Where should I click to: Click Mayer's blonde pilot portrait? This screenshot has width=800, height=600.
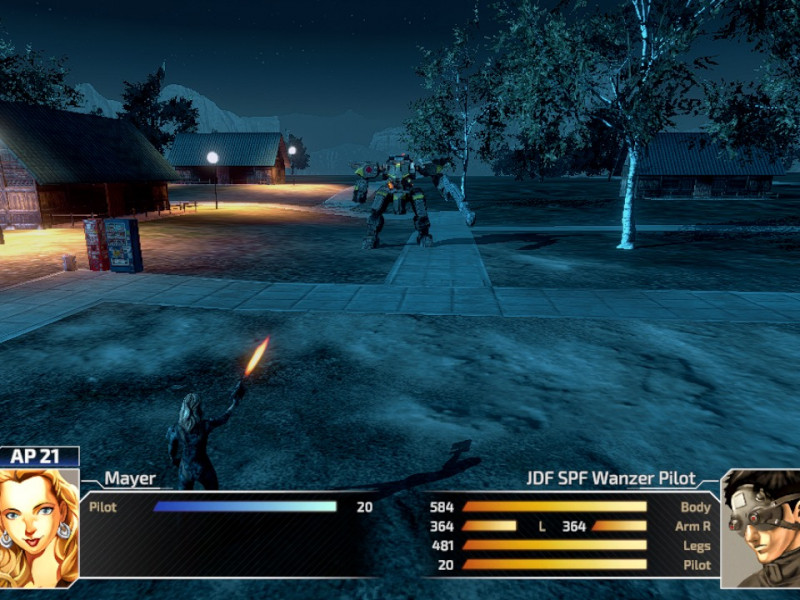pos(39,527)
